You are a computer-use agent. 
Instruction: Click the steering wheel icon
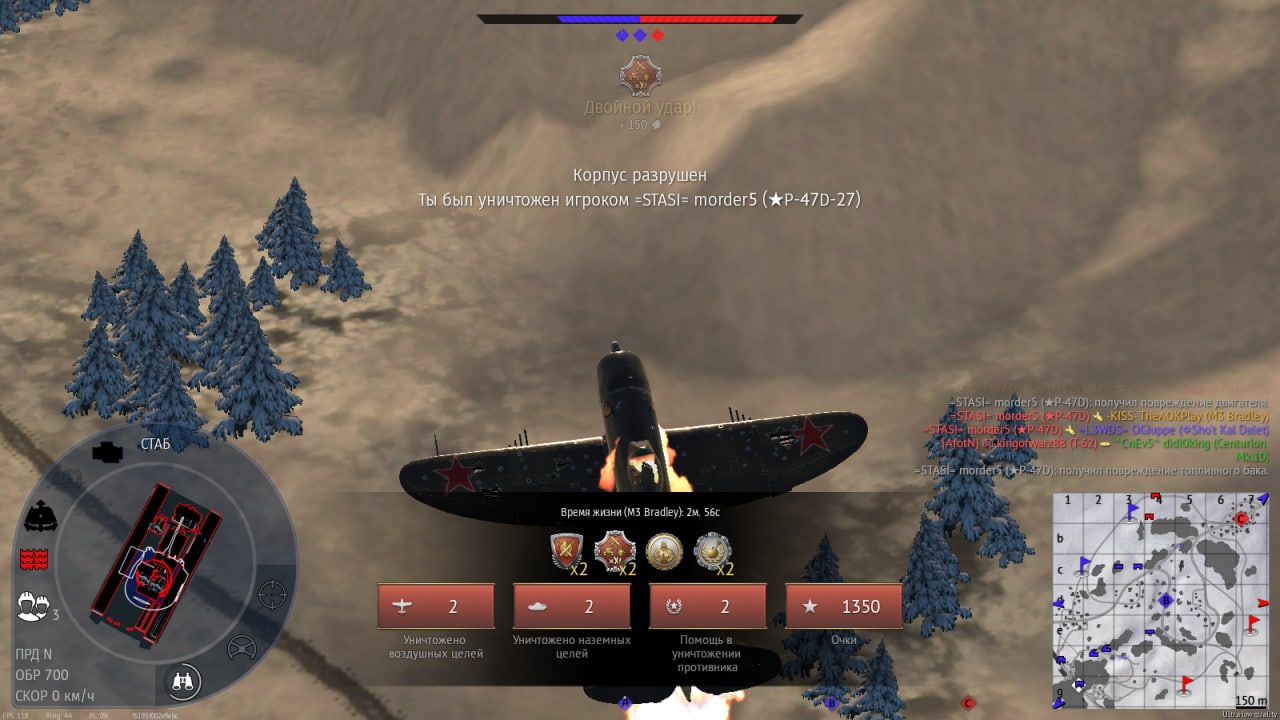click(242, 648)
